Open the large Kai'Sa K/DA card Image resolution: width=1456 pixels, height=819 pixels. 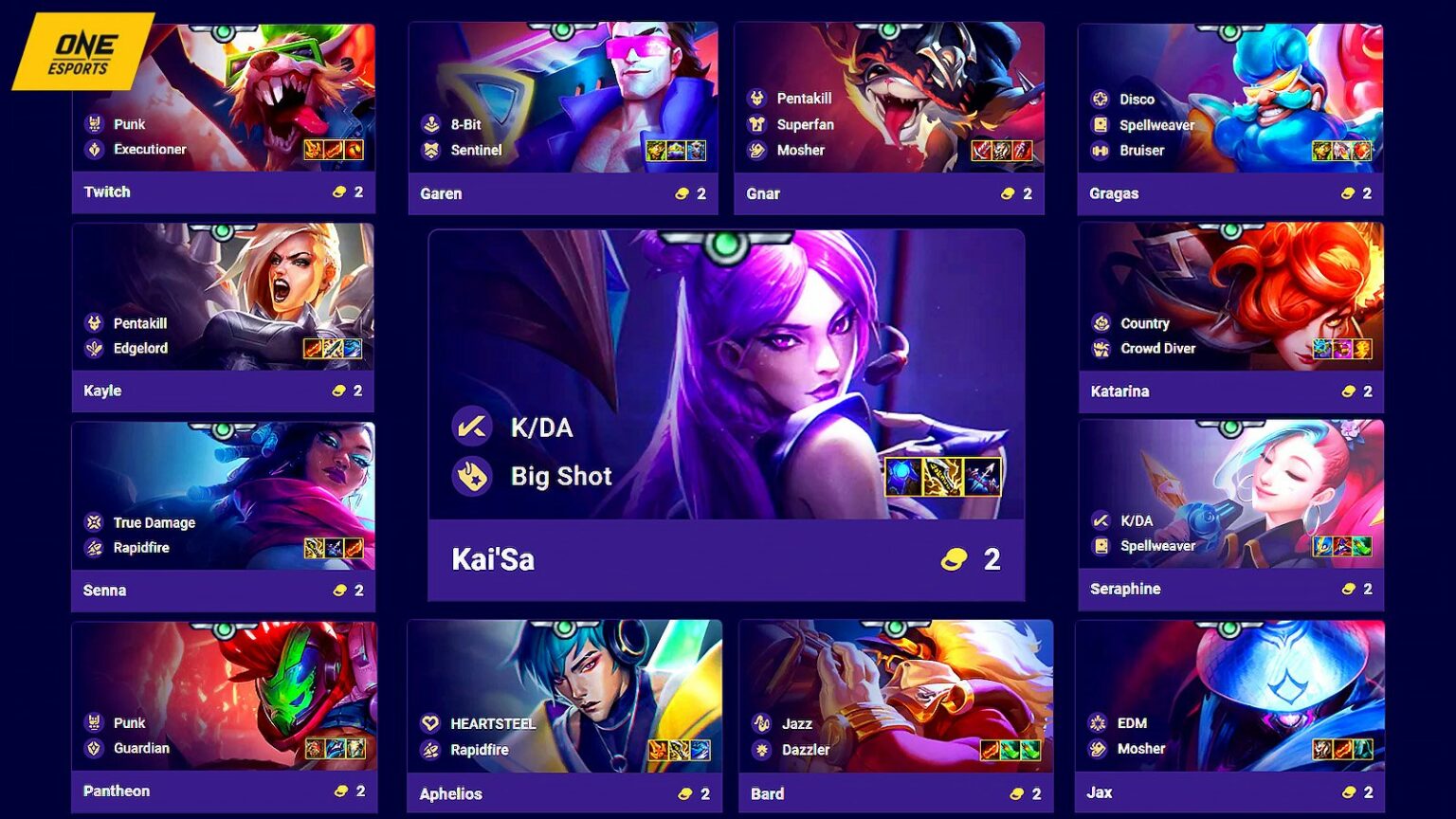tap(726, 415)
